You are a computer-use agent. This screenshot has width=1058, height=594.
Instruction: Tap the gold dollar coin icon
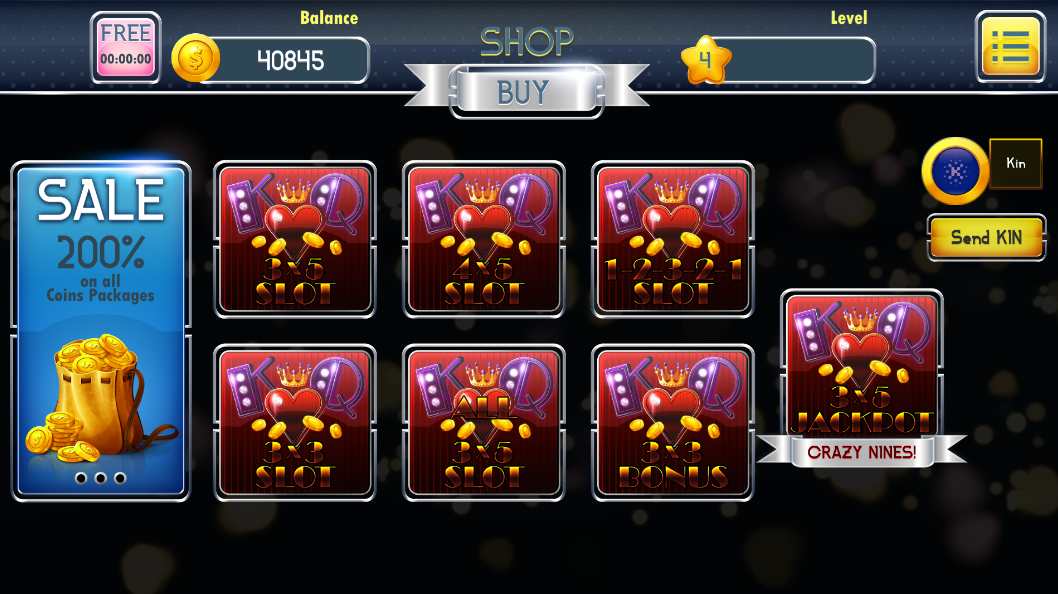point(195,59)
